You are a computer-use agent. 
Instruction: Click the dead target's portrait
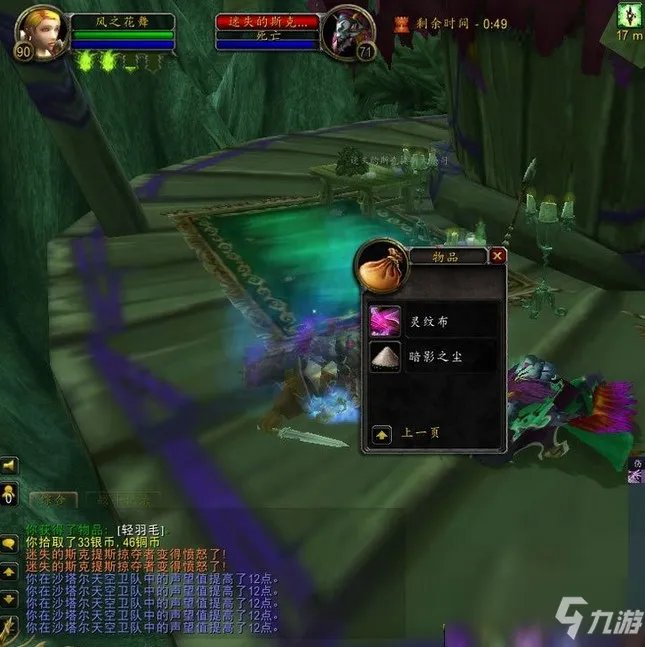click(x=348, y=32)
